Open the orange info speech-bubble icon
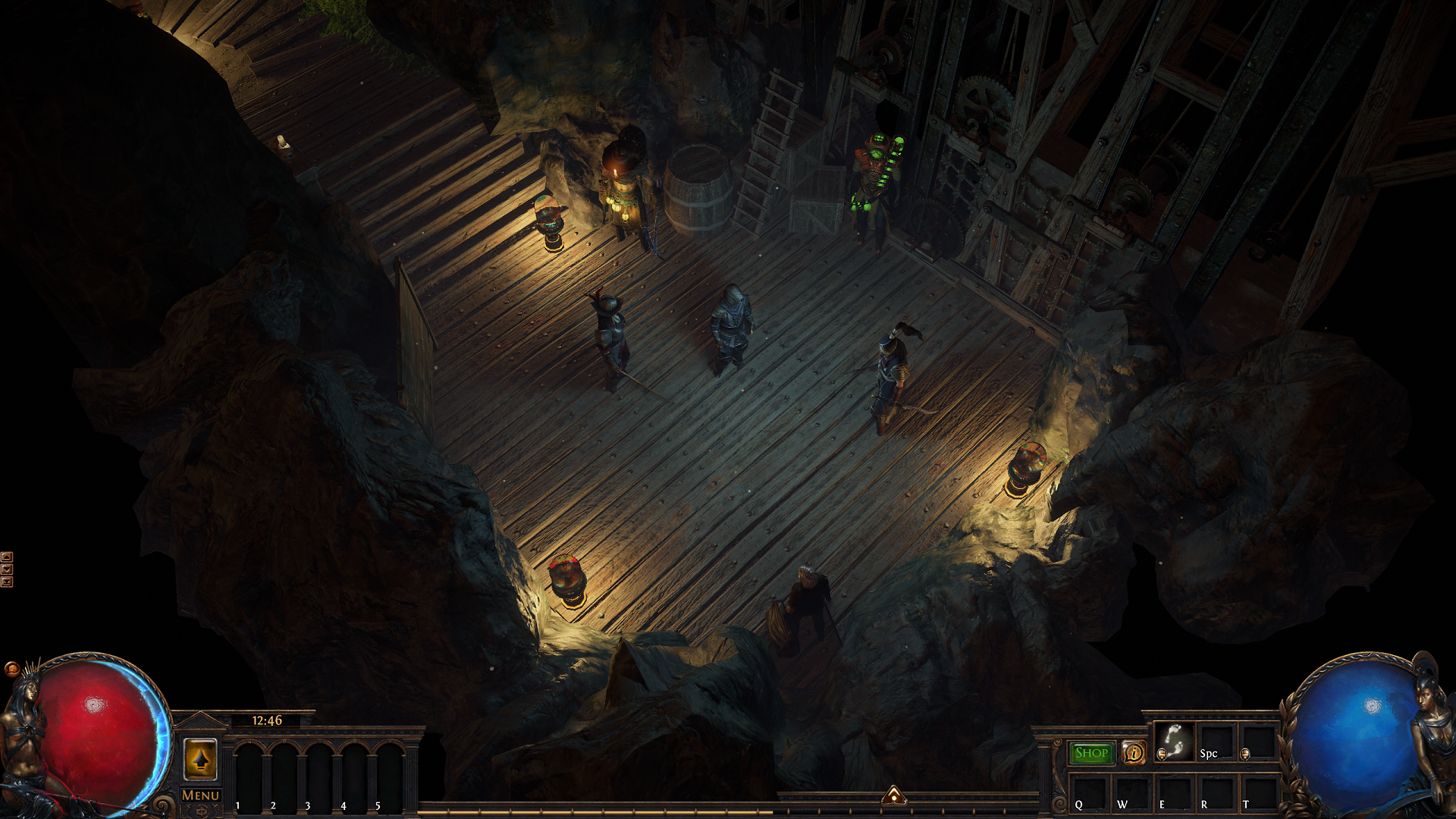Viewport: 1456px width, 819px height. click(x=1134, y=753)
